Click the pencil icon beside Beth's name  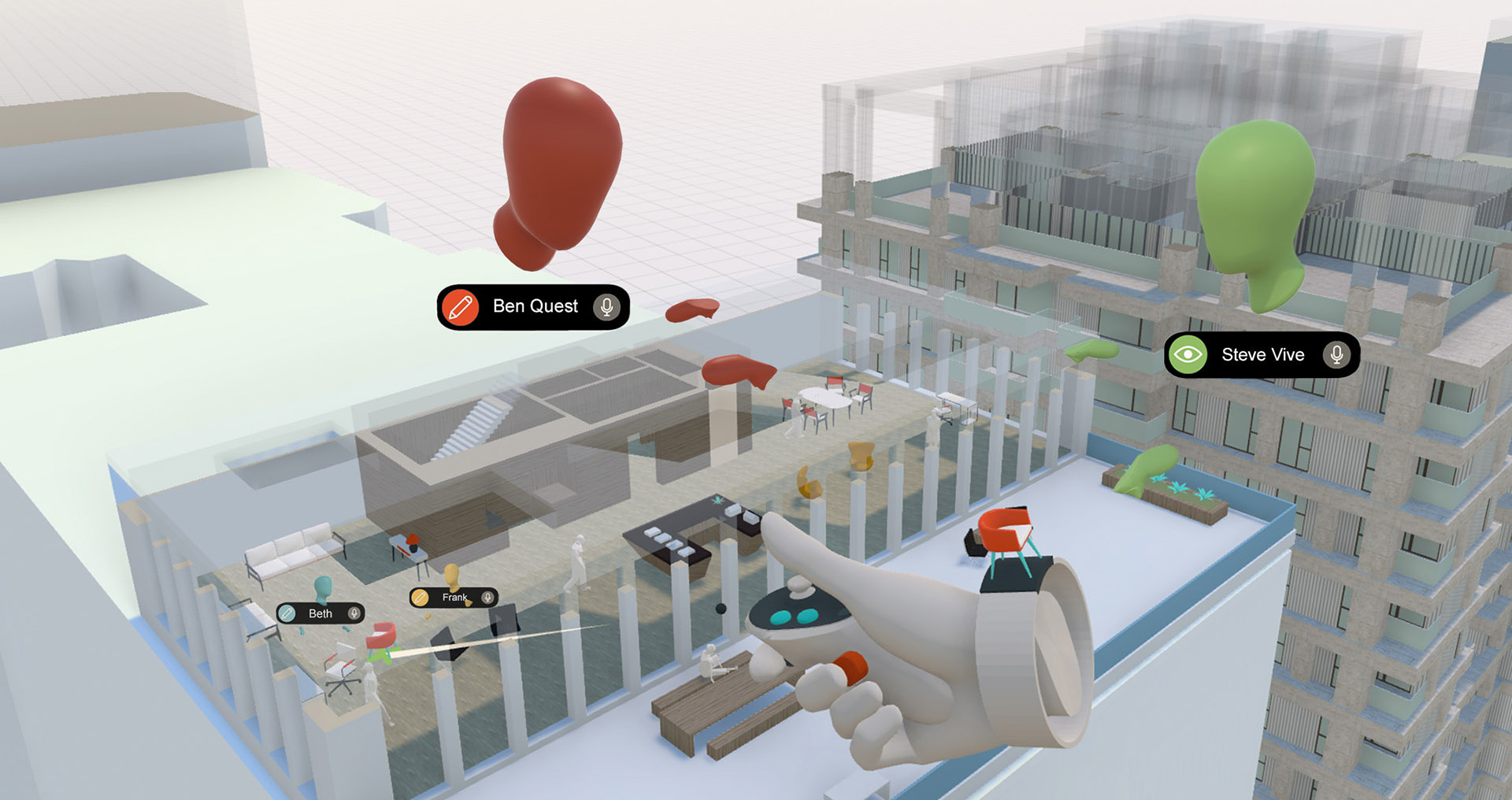(287, 613)
